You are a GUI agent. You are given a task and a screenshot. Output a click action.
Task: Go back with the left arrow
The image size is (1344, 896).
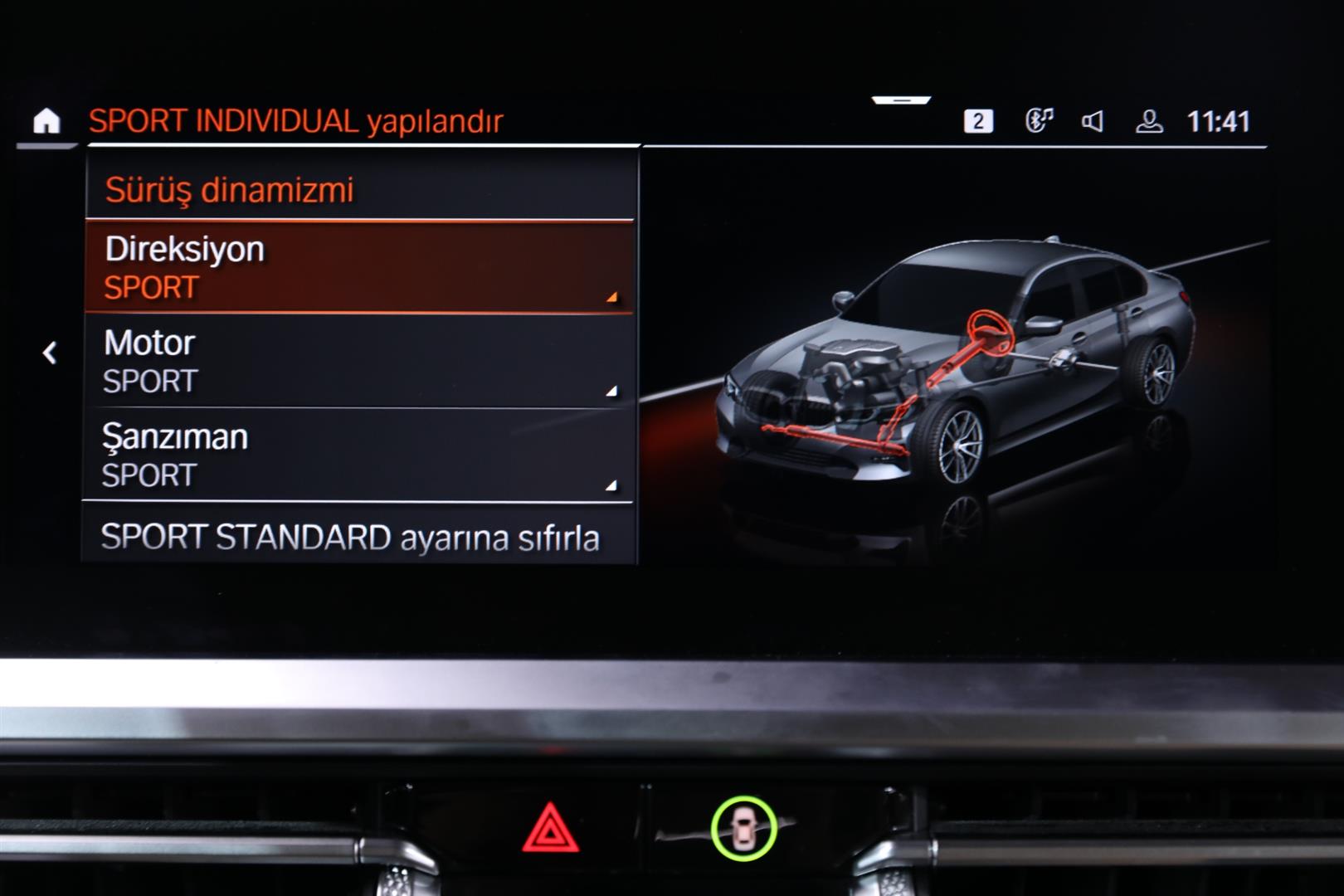tap(50, 353)
